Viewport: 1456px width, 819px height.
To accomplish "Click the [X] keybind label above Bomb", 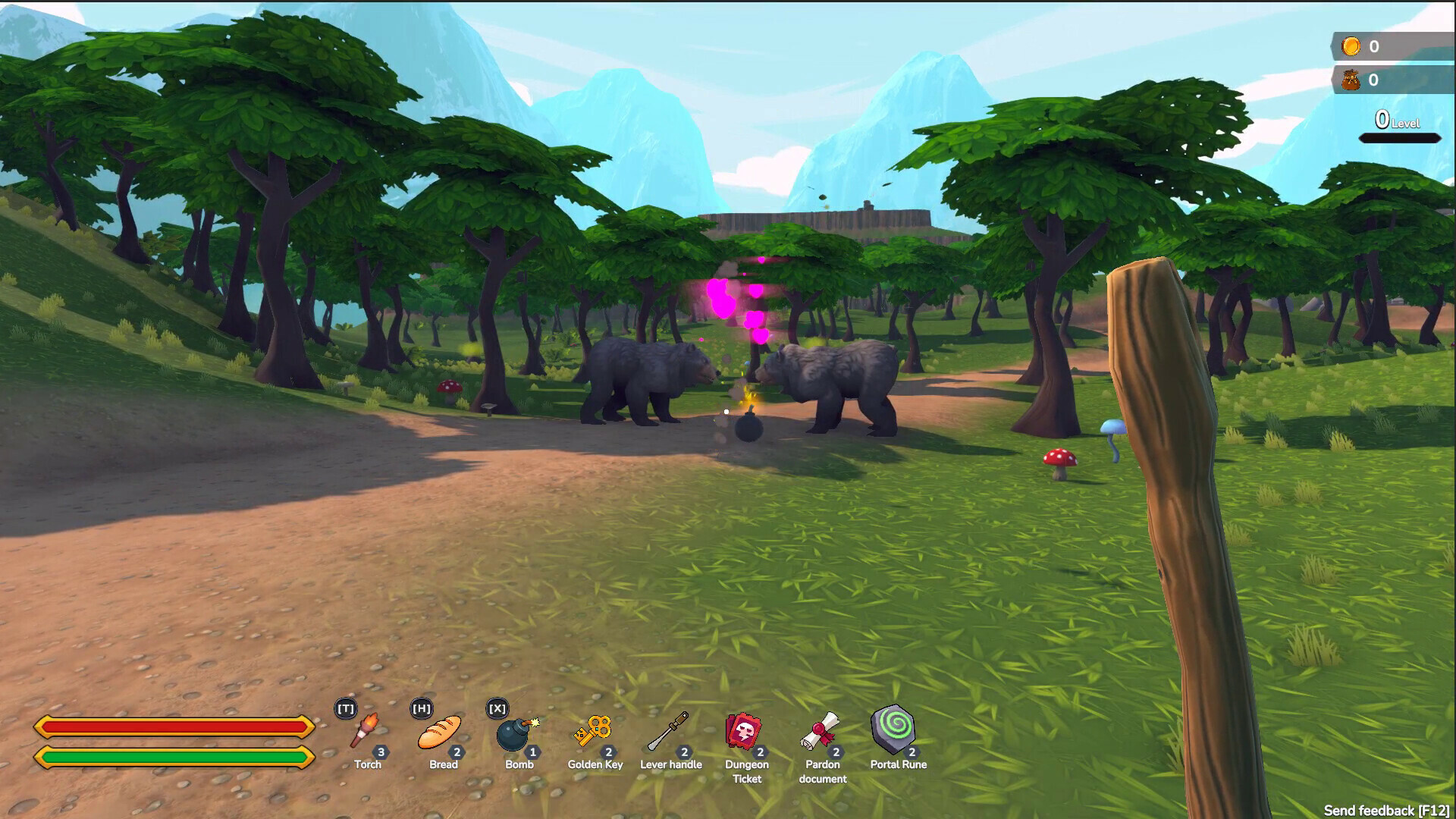I will pos(496,708).
